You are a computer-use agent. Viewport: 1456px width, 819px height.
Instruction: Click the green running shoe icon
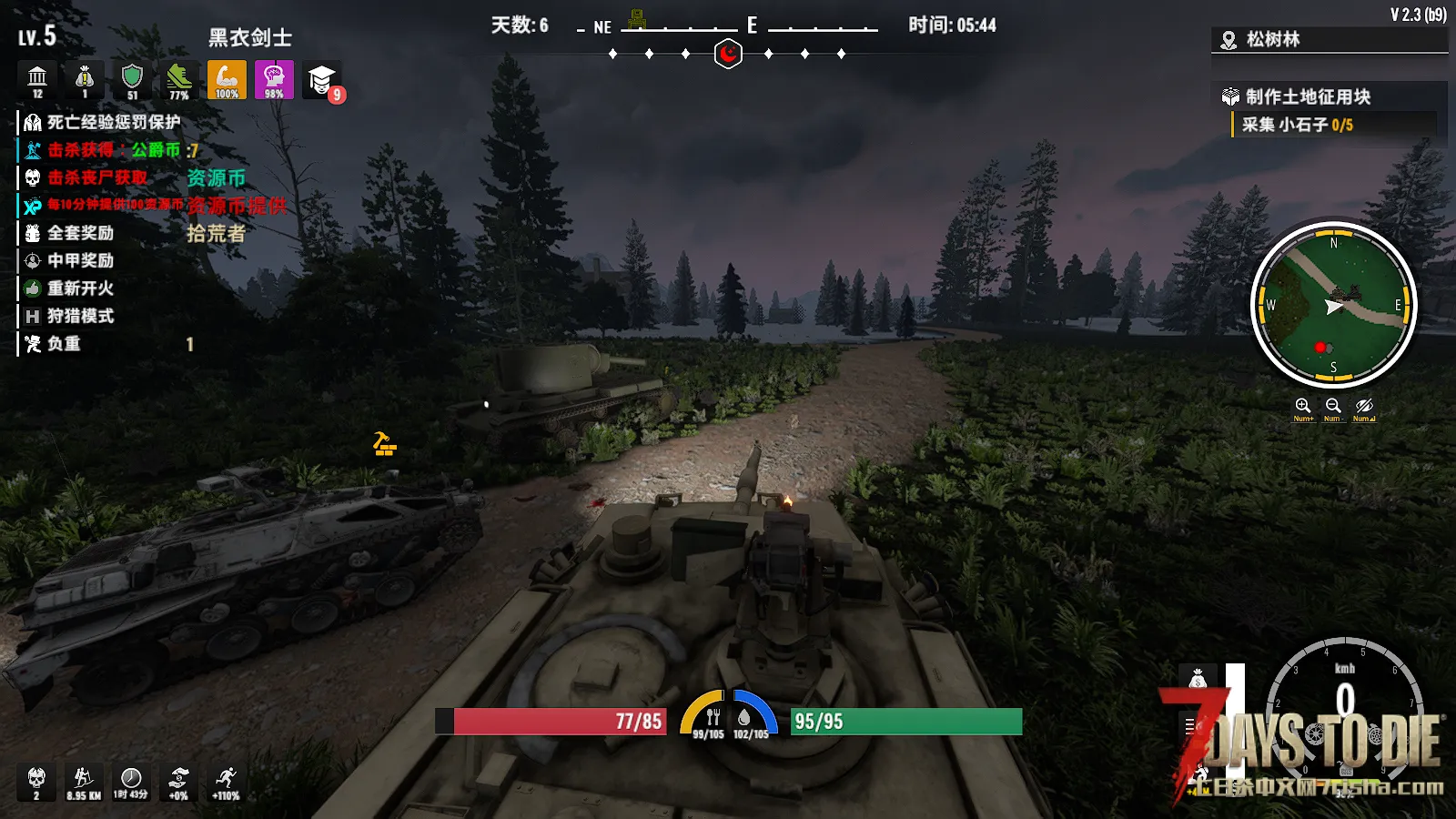(x=179, y=80)
